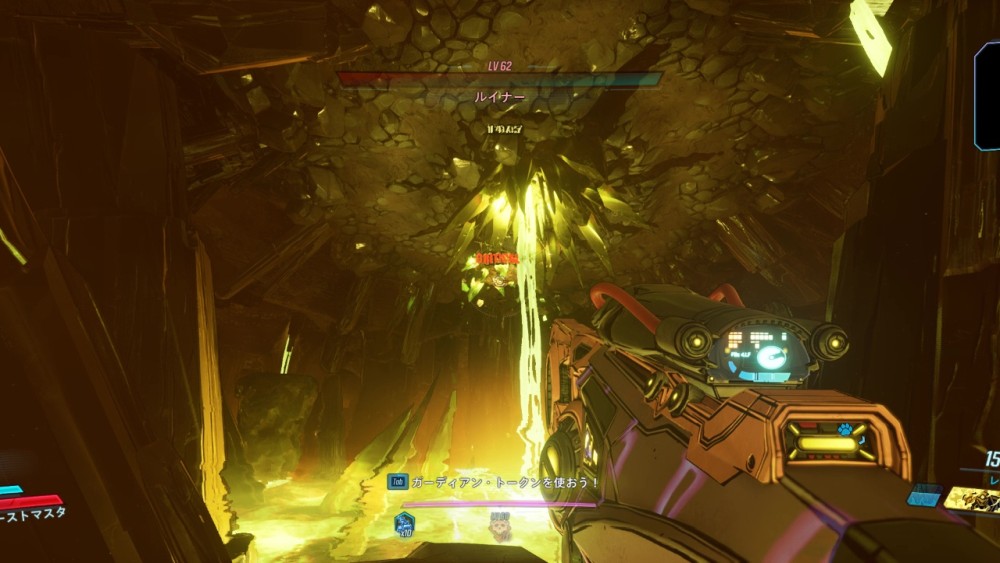This screenshot has height=563, width=1000.
Task: Select the blue hexagonal guardian token icon
Action: tap(405, 522)
